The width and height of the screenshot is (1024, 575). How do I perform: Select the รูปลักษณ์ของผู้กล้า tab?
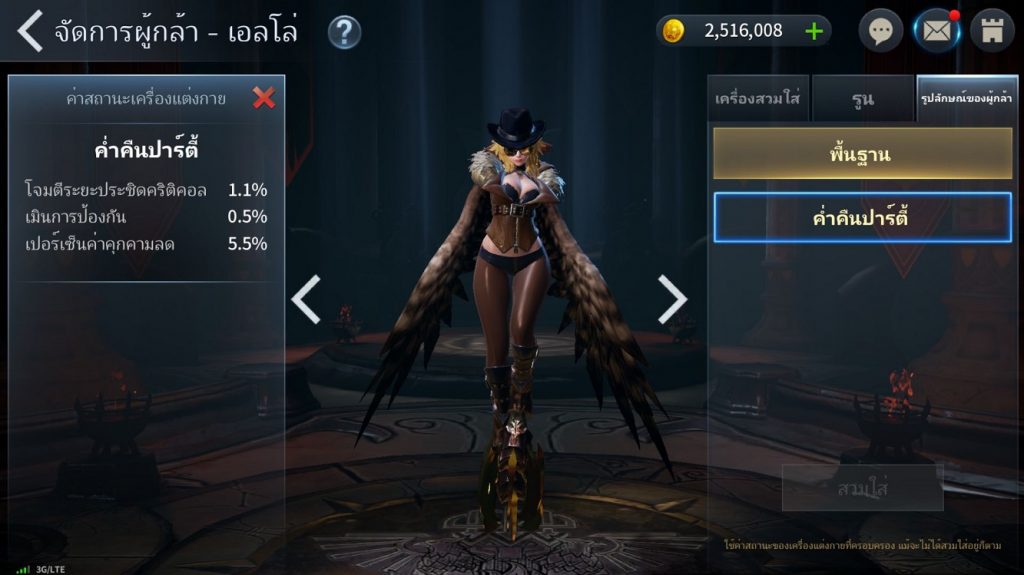pos(967,99)
